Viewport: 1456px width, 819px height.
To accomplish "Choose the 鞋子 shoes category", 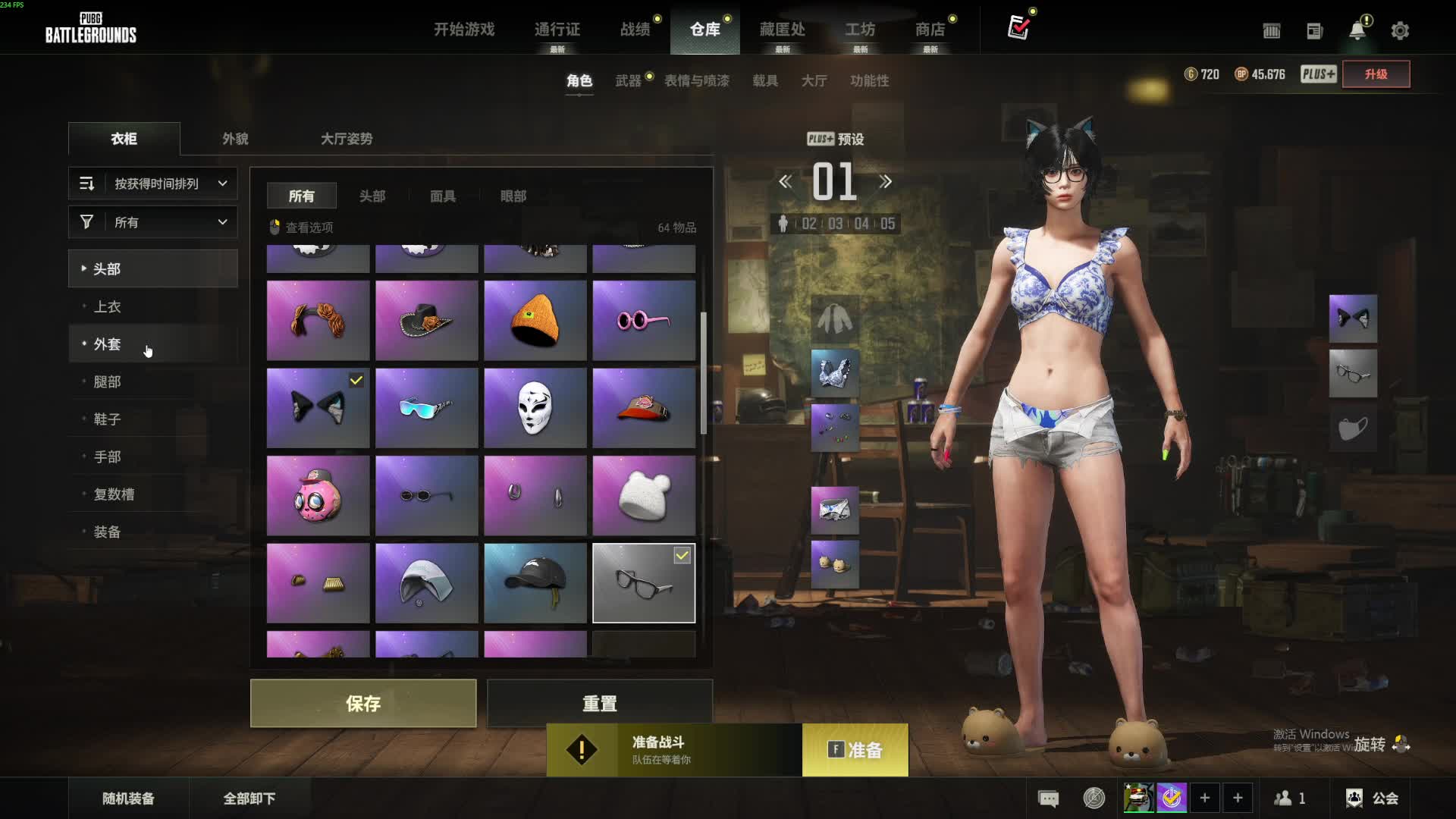I will 107,419.
